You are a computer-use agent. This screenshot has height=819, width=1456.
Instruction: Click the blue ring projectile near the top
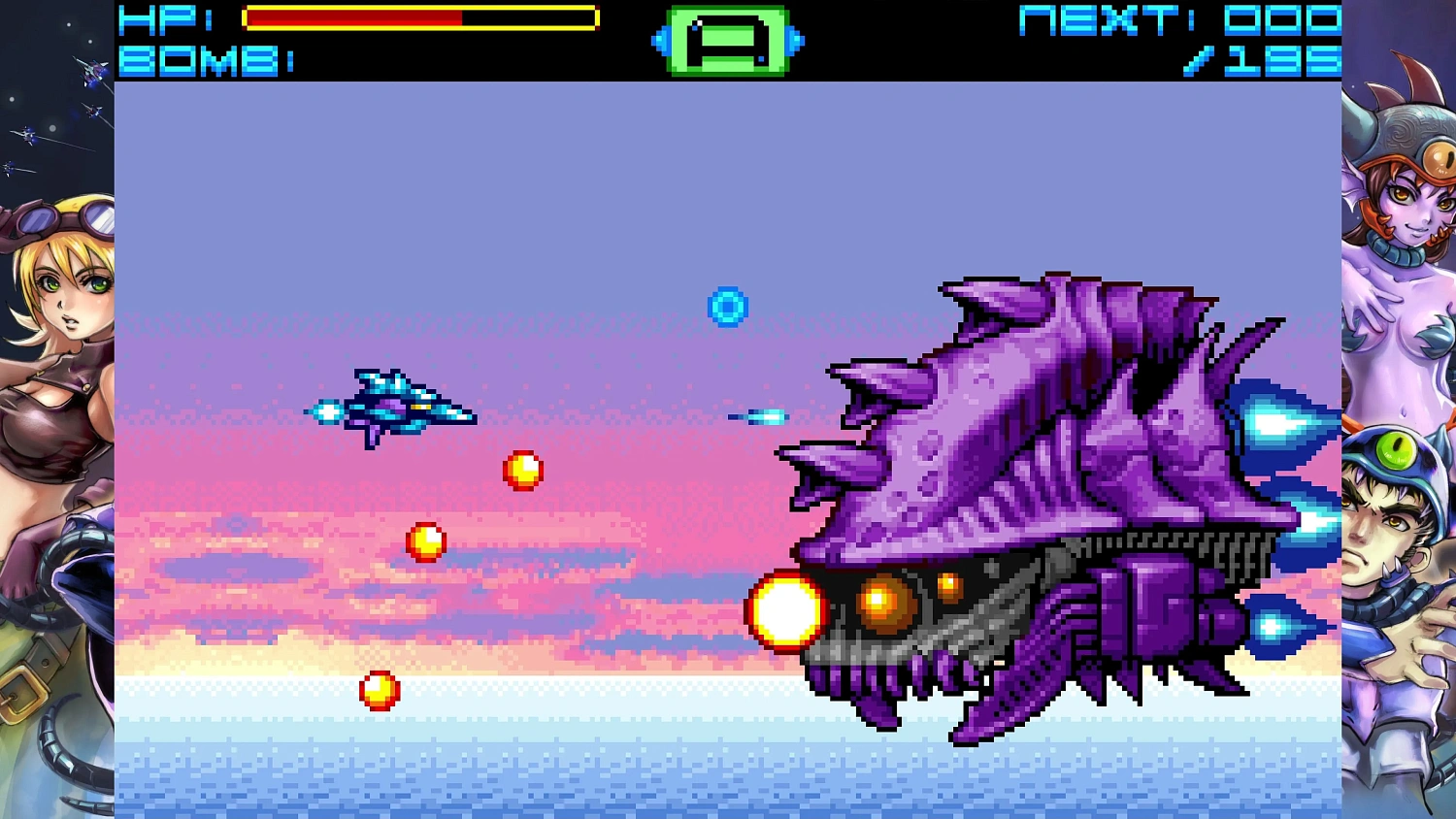pyautogui.click(x=726, y=306)
